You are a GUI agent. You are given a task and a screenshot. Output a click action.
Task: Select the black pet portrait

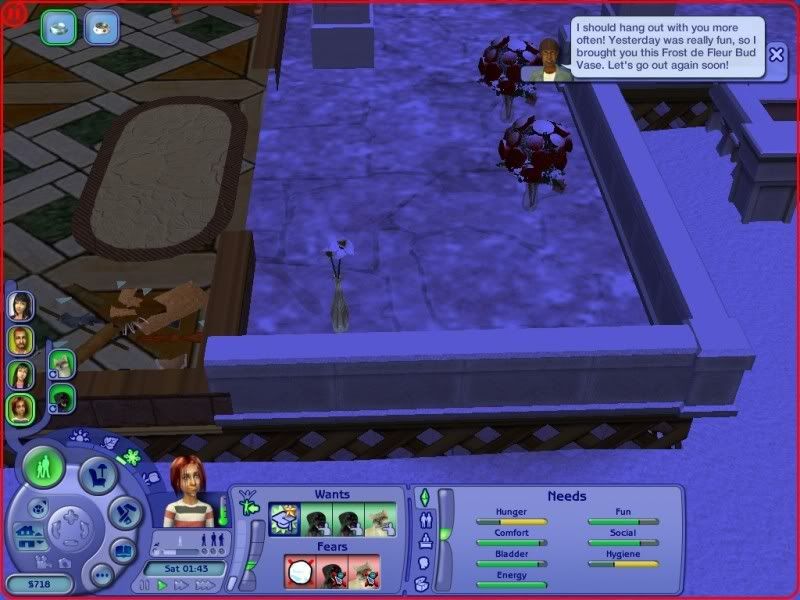(x=62, y=397)
